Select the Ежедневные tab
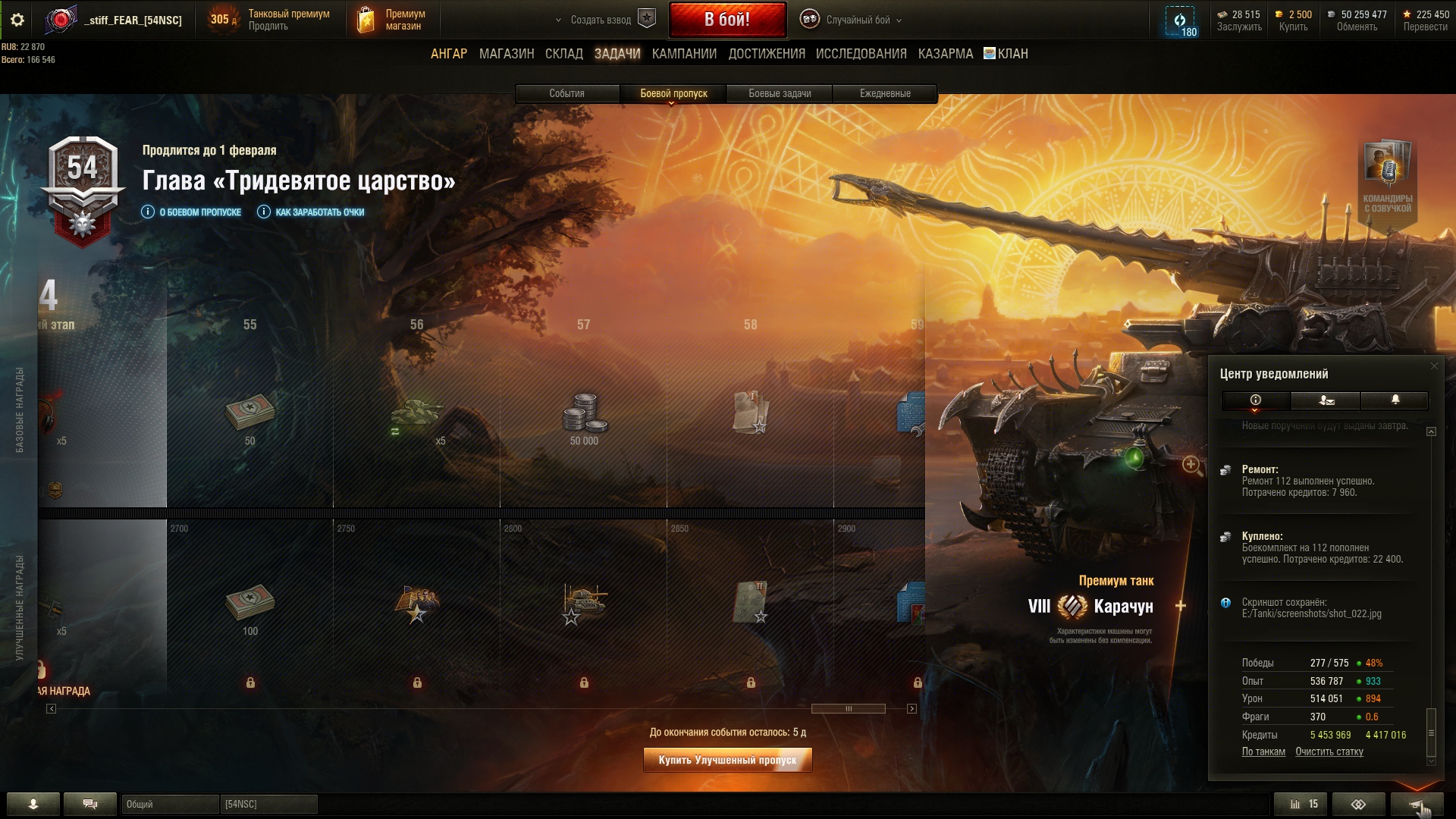The width and height of the screenshot is (1456, 819). click(x=885, y=93)
